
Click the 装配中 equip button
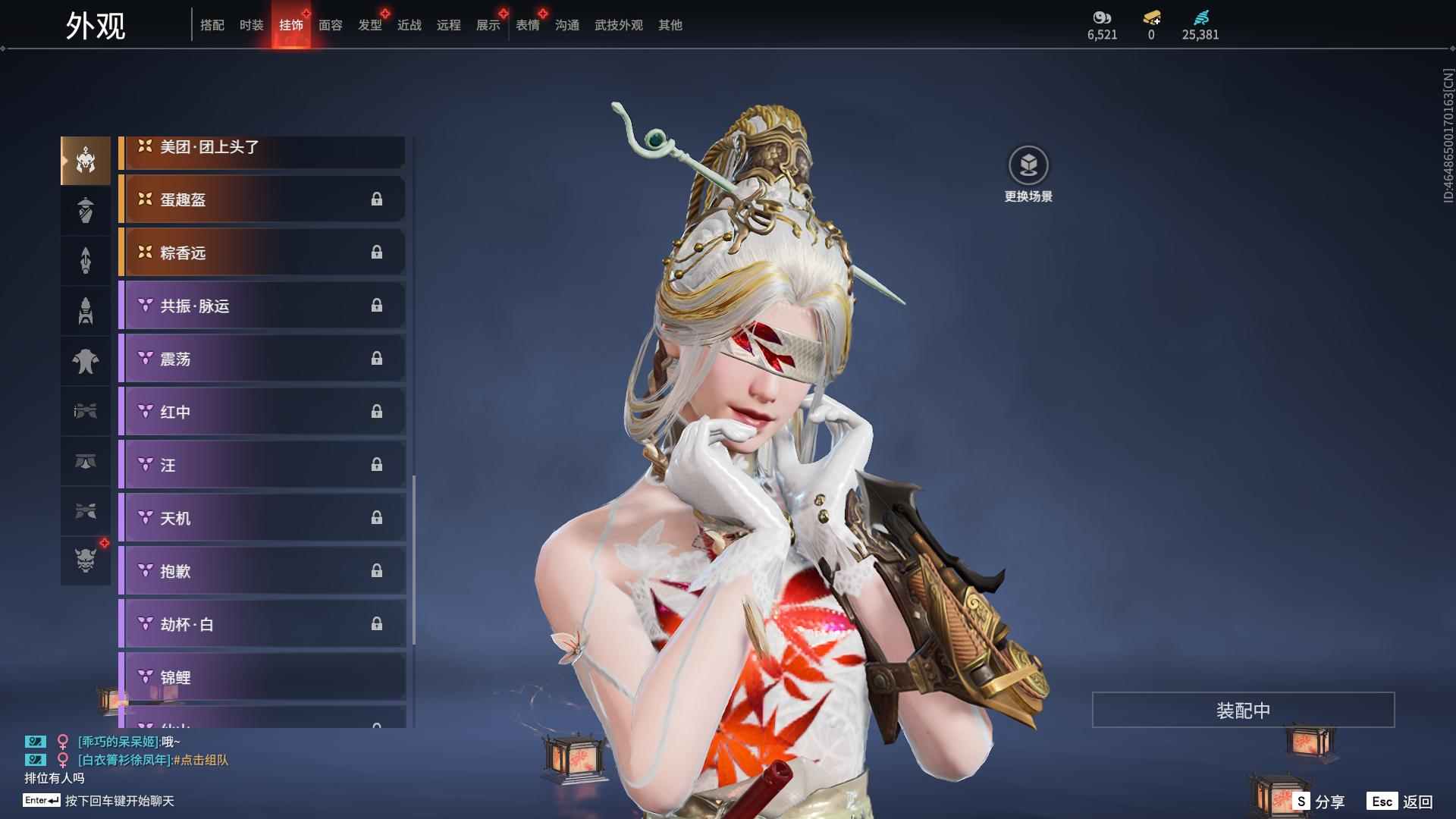pyautogui.click(x=1243, y=710)
